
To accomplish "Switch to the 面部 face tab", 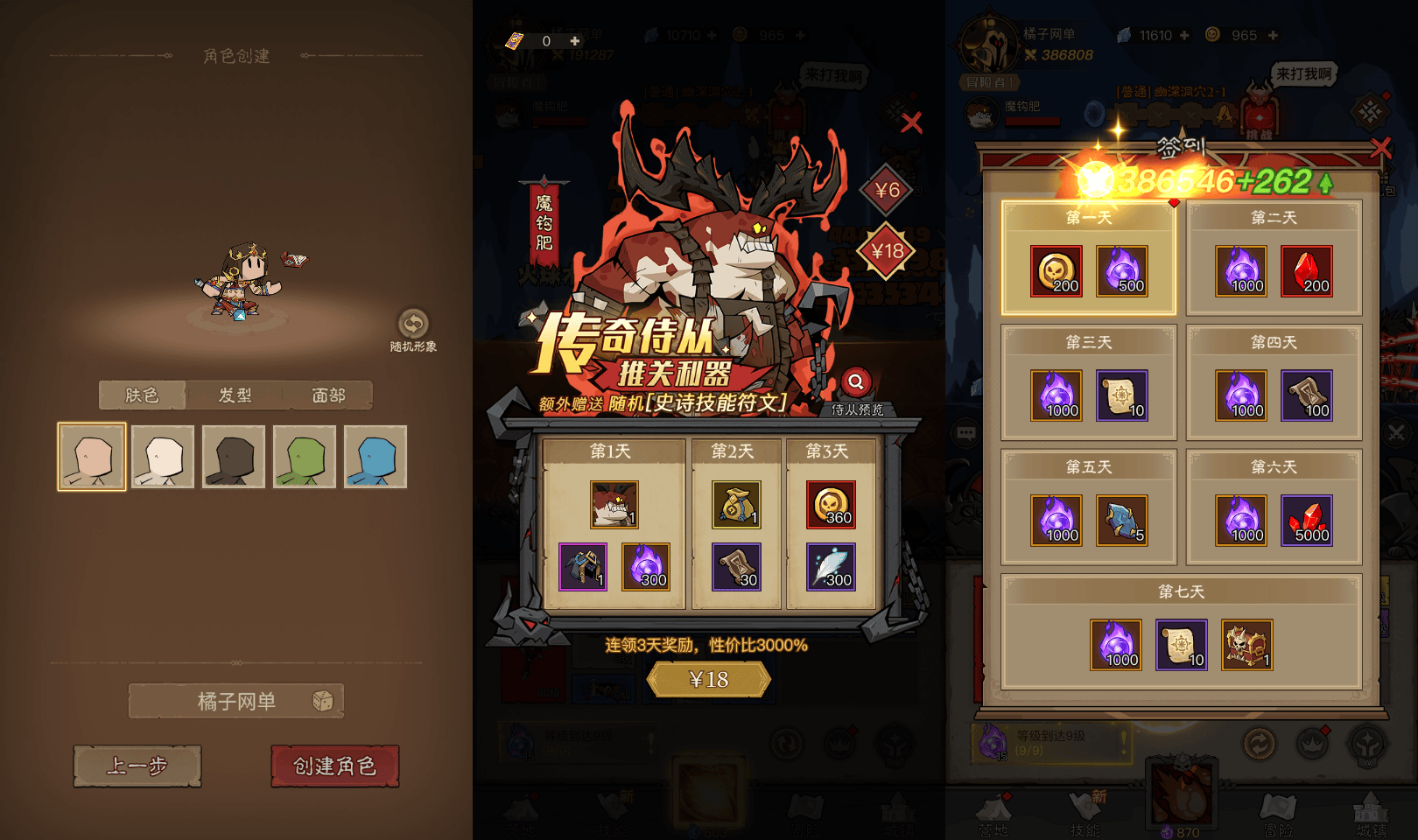I will pos(326,395).
